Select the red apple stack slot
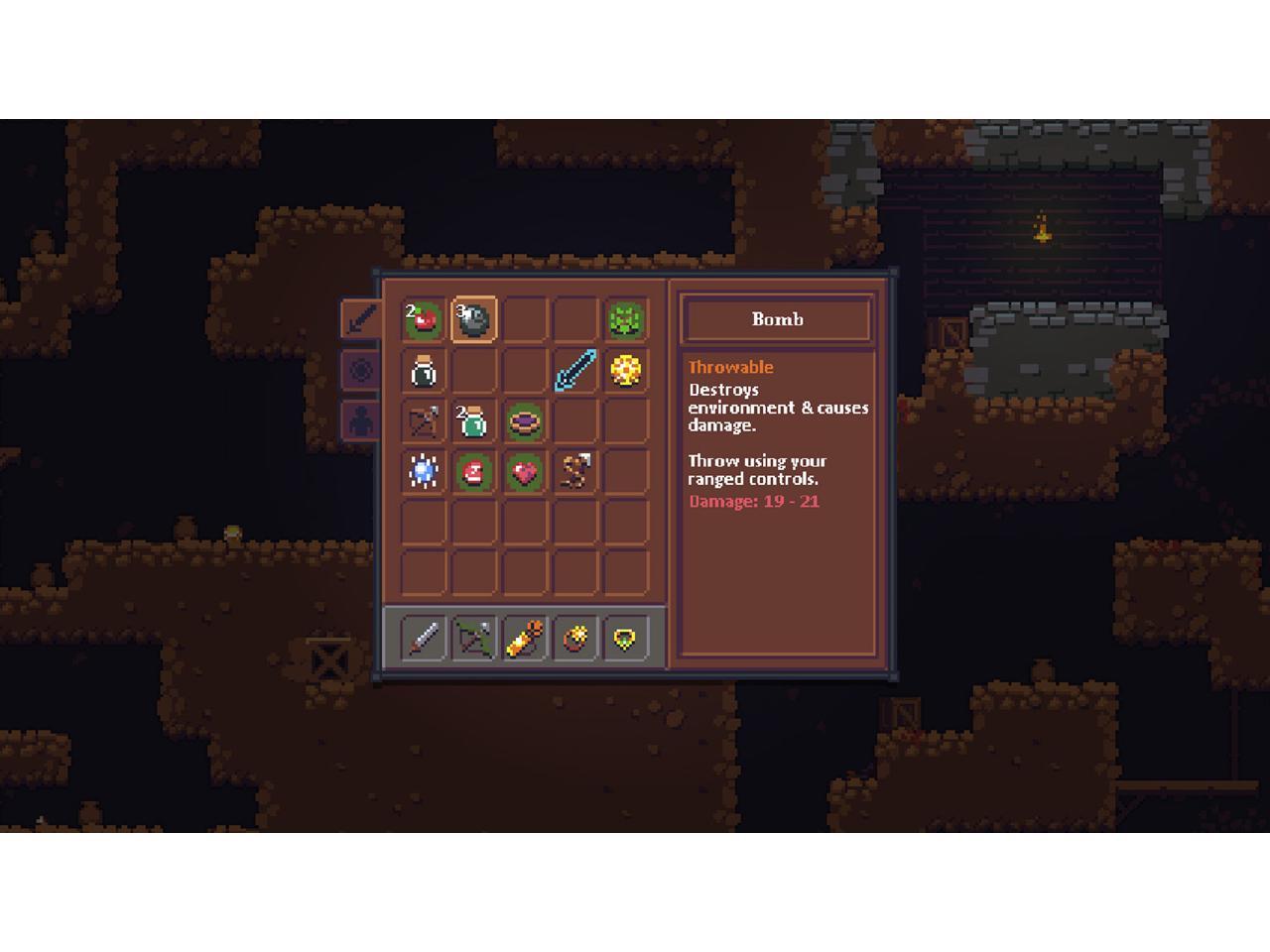The height and width of the screenshot is (952, 1270). click(424, 319)
